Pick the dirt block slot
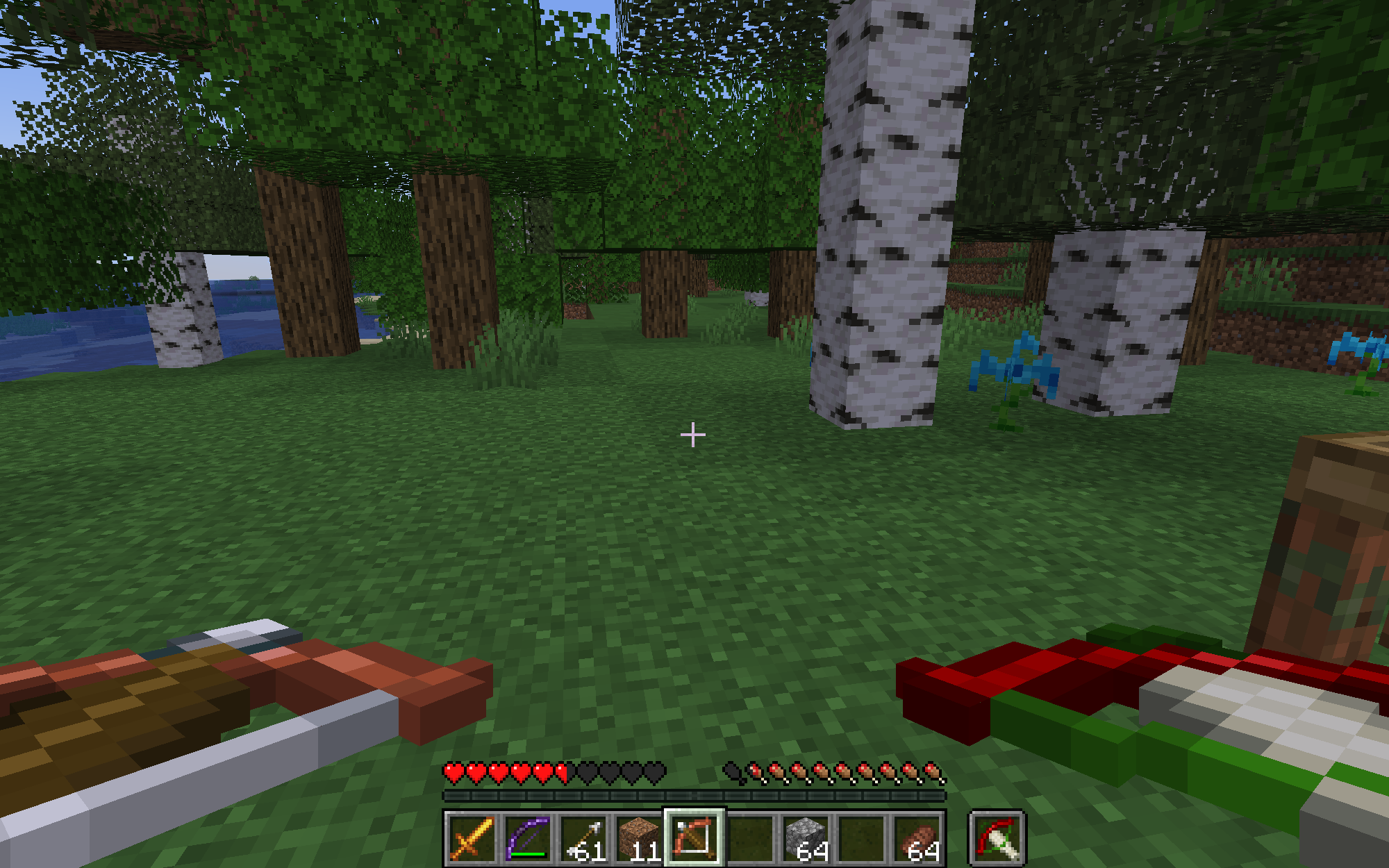Viewport: 1389px width, 868px height. 639,838
